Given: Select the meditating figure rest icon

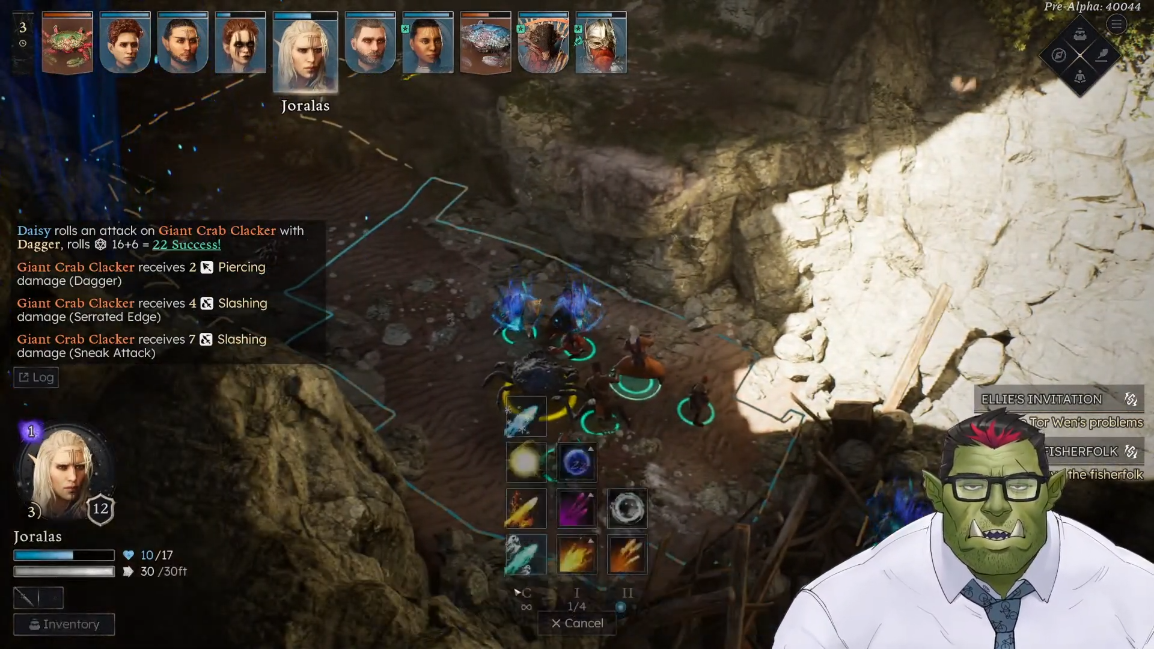Looking at the screenshot, I should tap(1080, 77).
